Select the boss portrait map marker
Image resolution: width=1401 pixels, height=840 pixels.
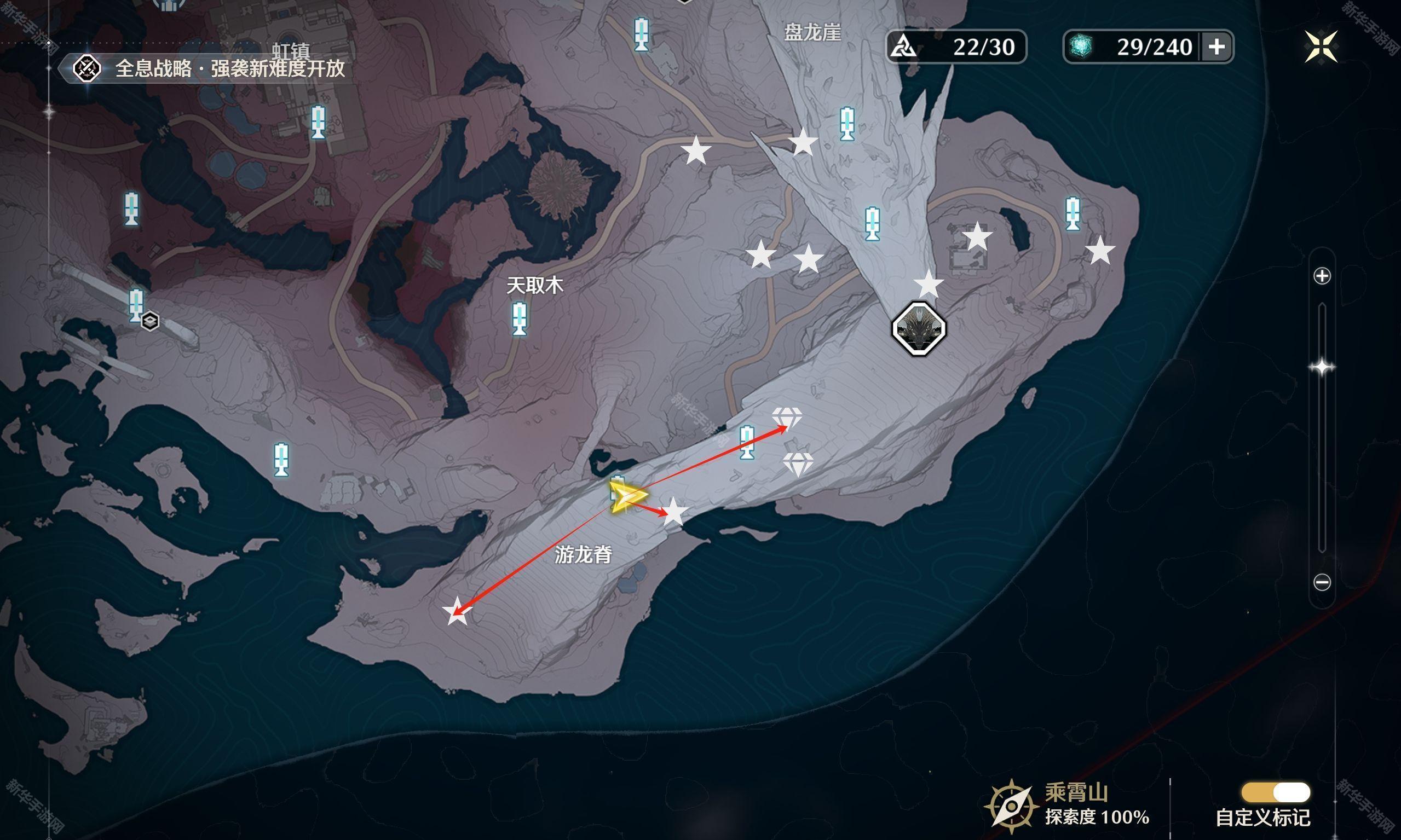click(x=919, y=329)
